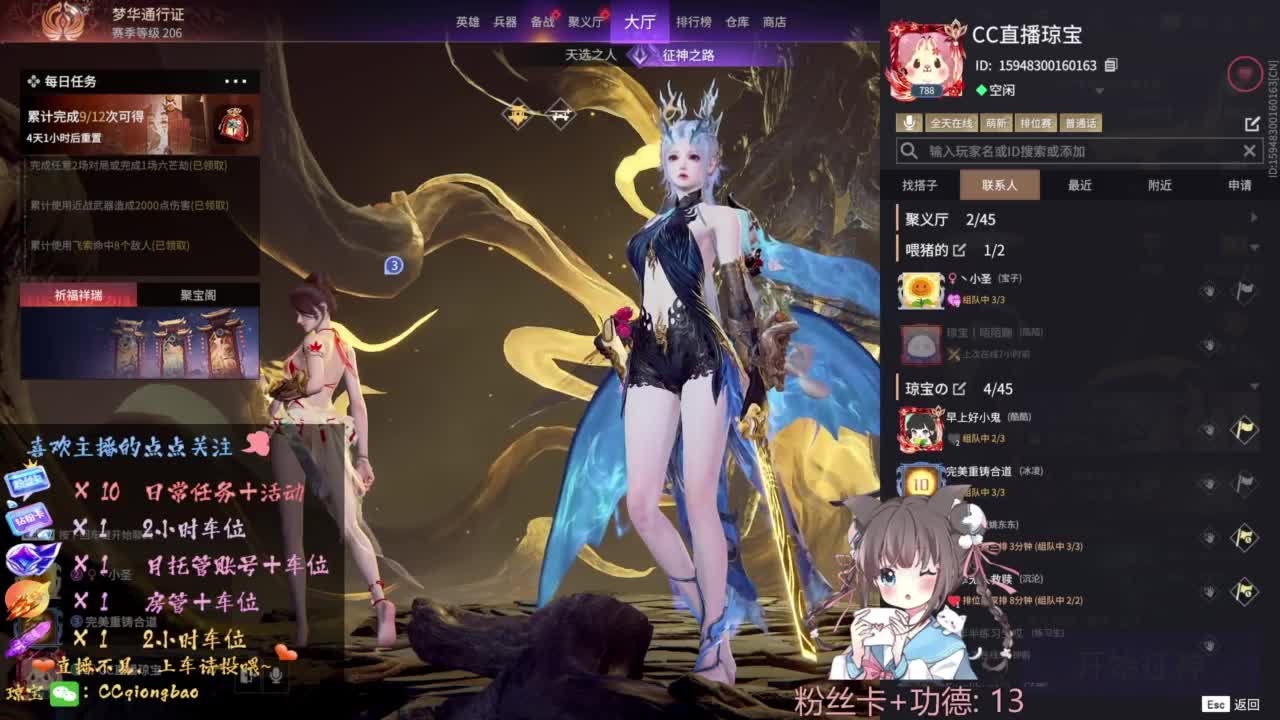
Task: Open the three-dot menu on the 每日任务 panel
Action: point(237,81)
